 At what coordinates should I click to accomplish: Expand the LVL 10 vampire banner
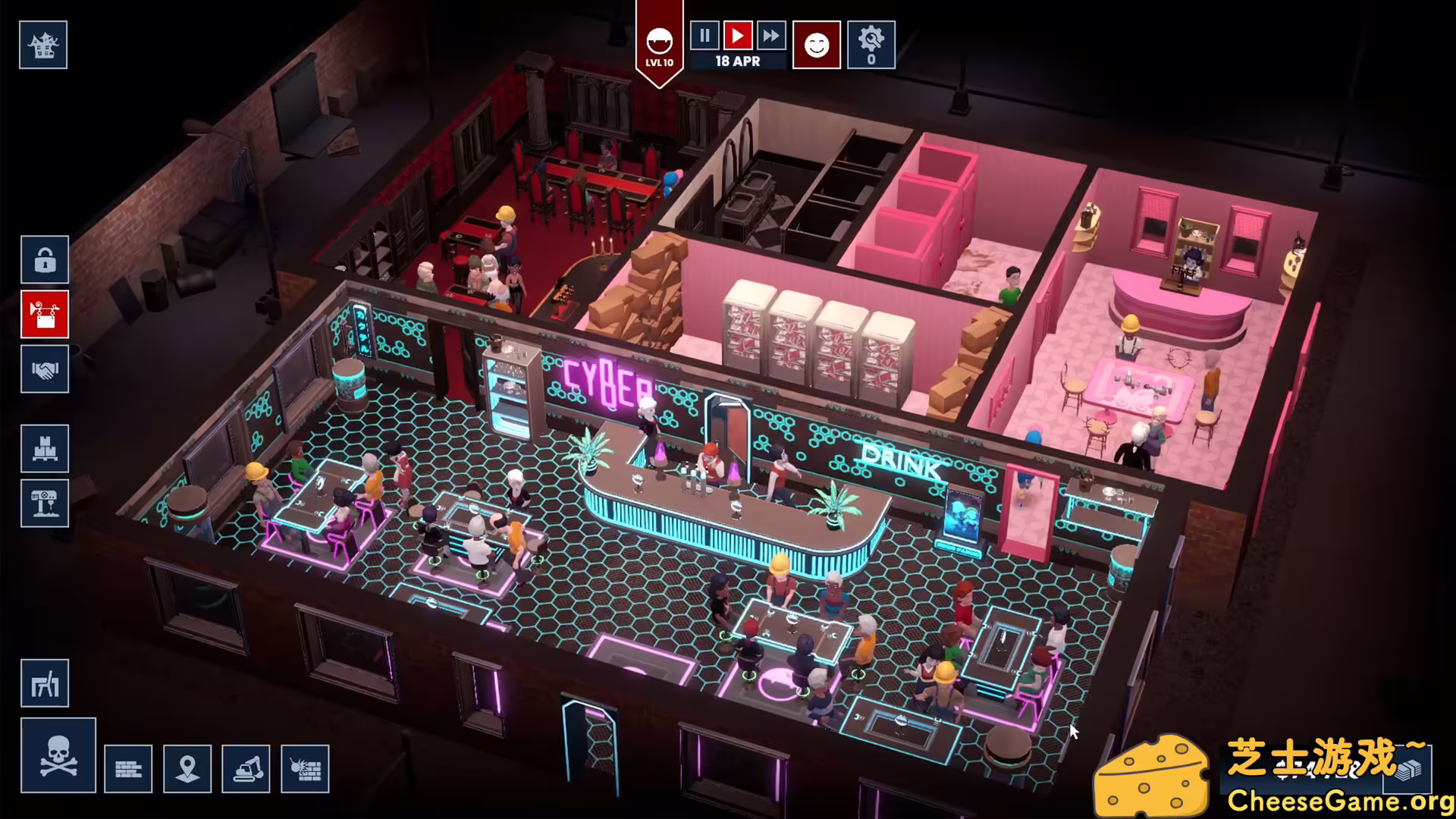658,45
